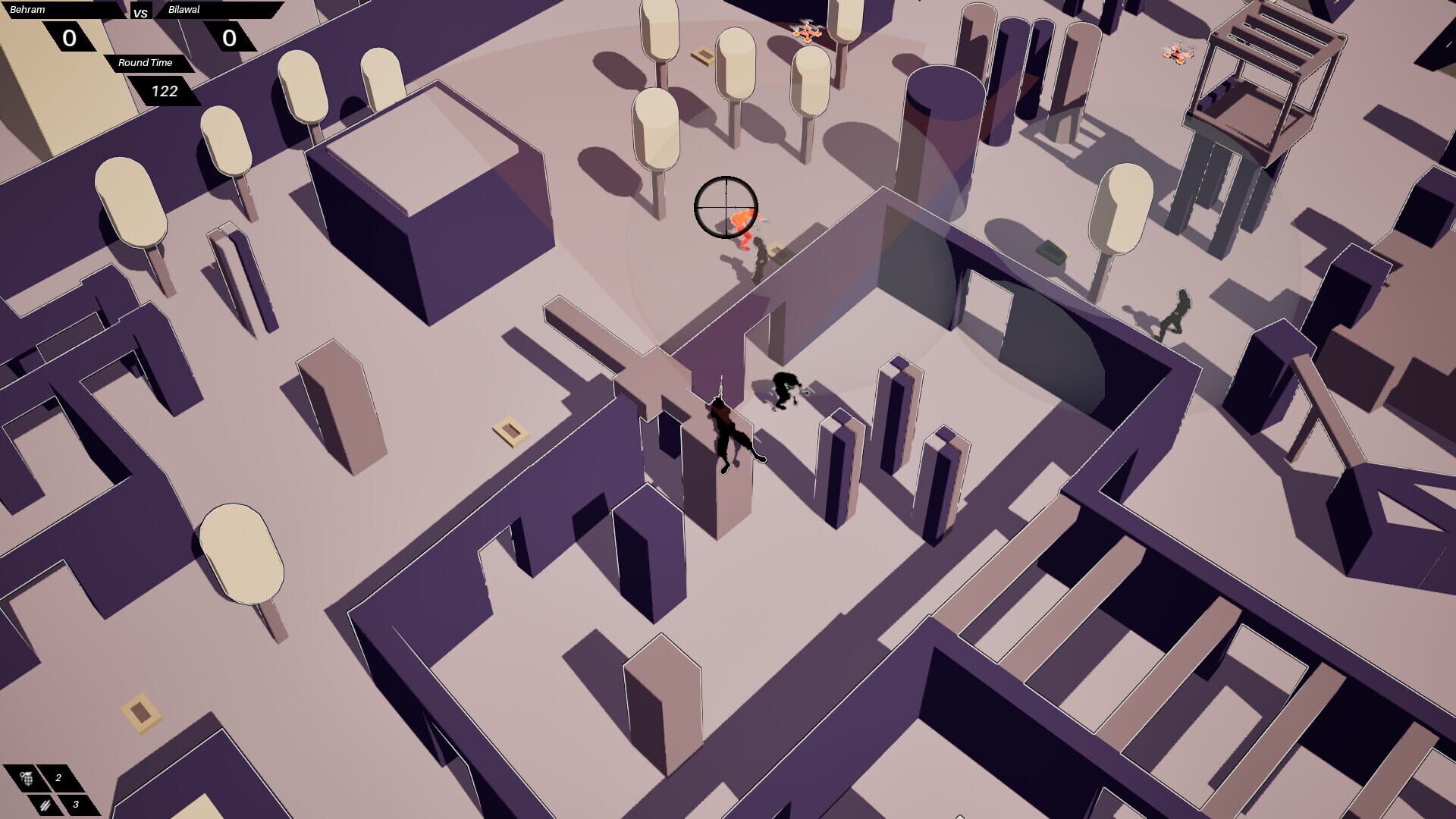
Task: Click the round timer showing 122
Action: [164, 93]
